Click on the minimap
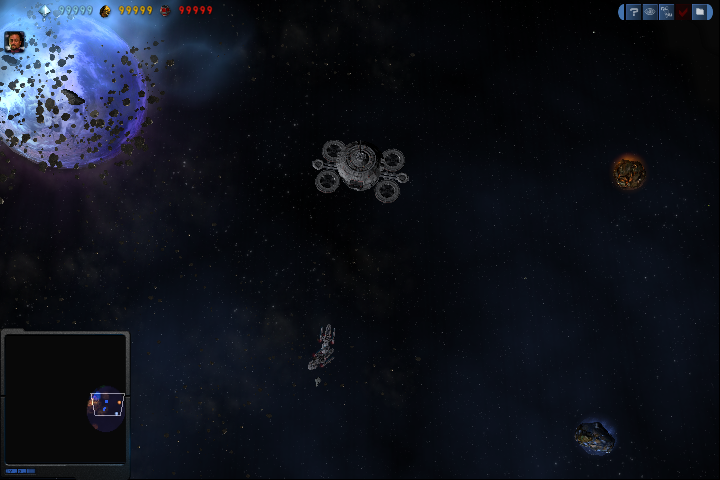The image size is (720, 480). pos(65,398)
